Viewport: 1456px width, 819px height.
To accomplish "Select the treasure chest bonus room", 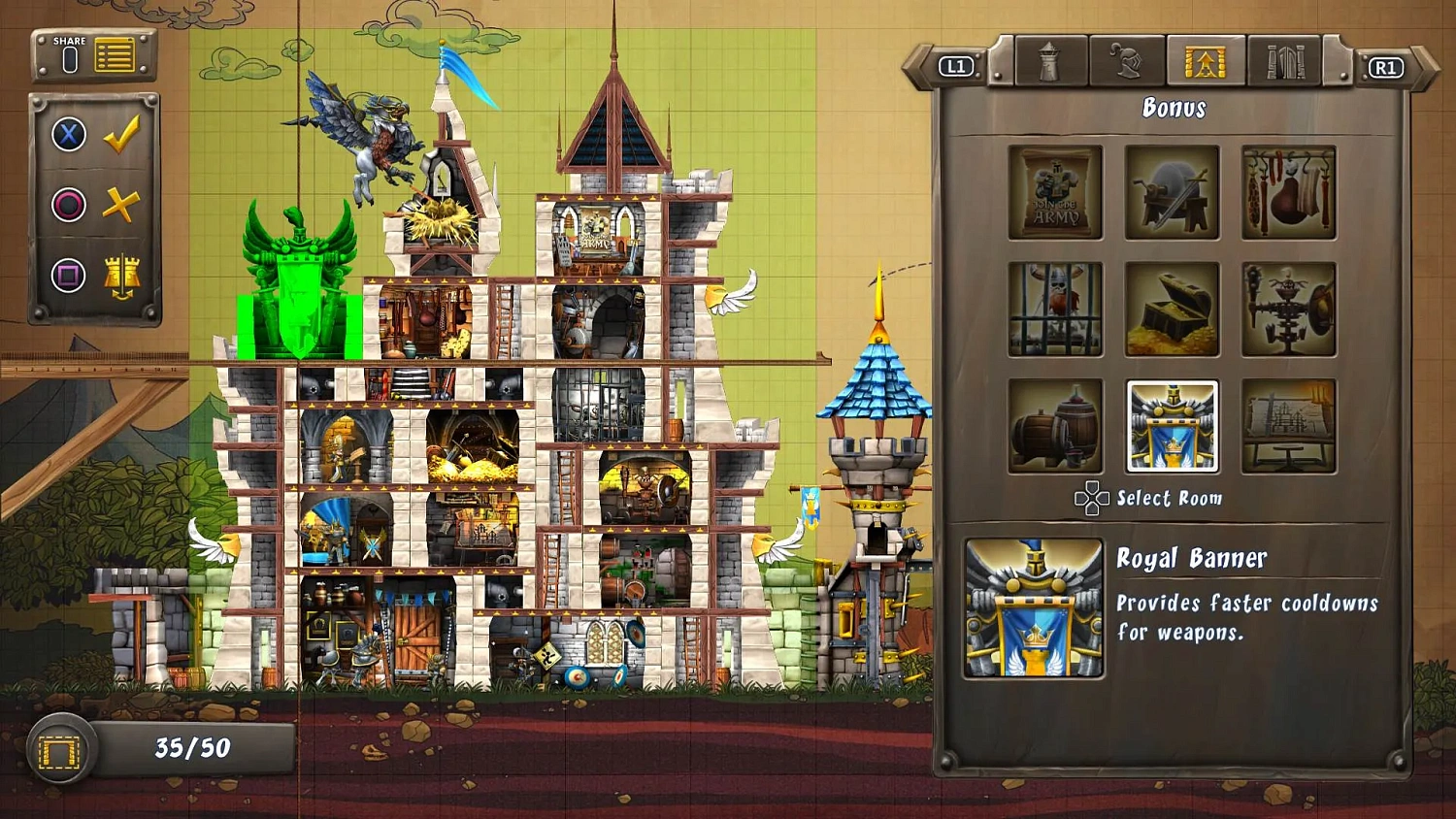I will (1172, 309).
